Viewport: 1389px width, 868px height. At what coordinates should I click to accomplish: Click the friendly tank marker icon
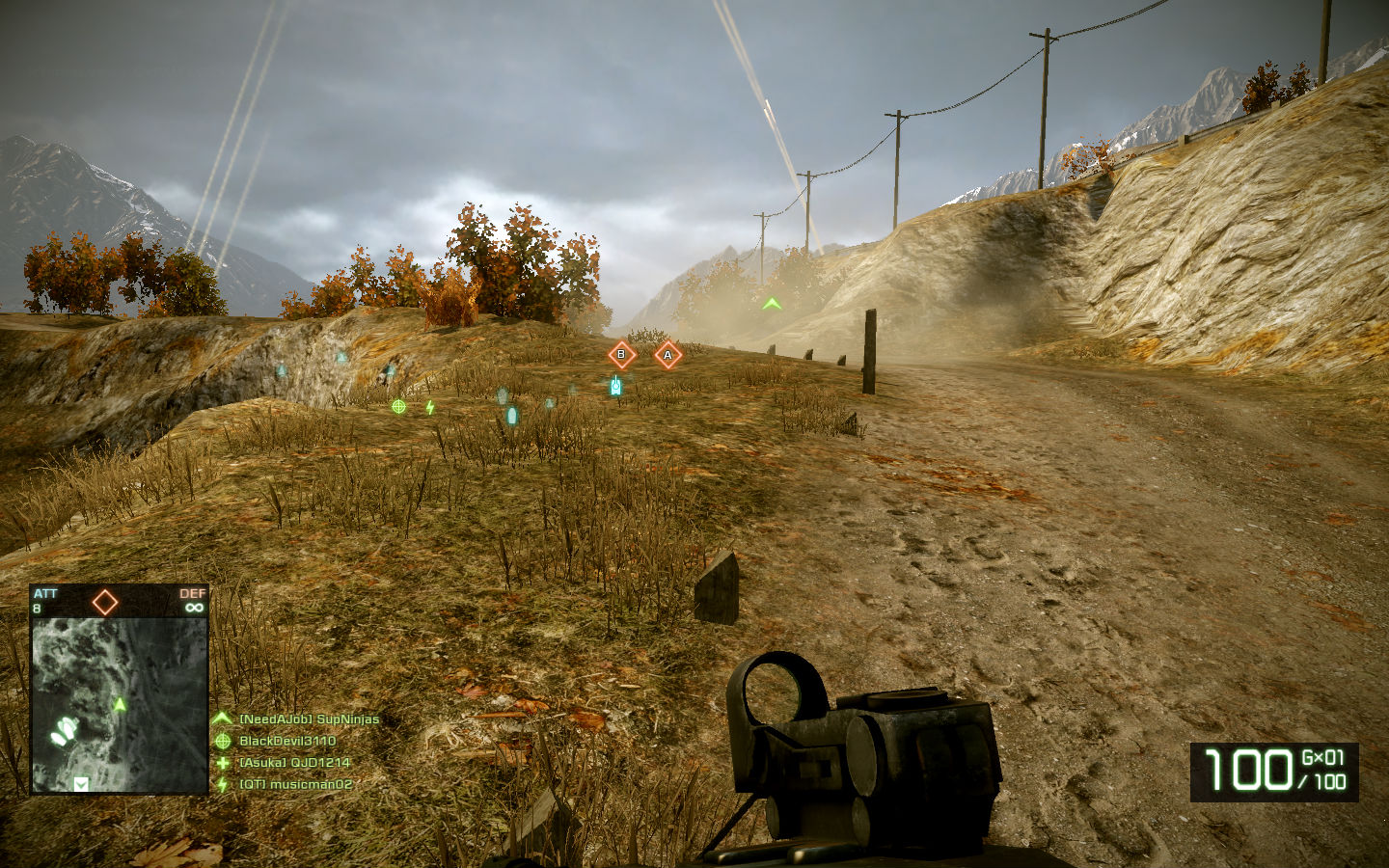click(x=615, y=387)
